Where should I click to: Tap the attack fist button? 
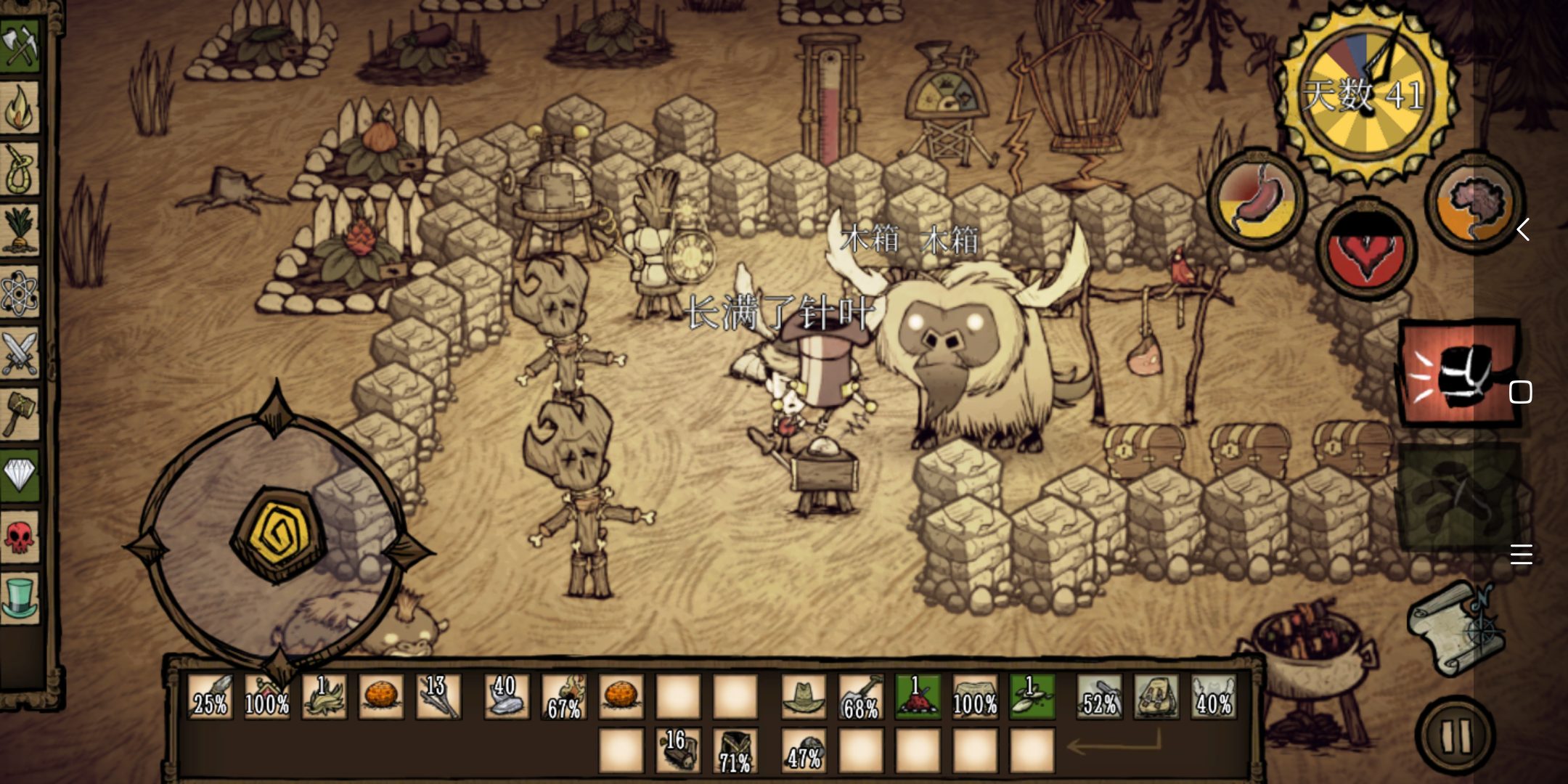(1458, 373)
